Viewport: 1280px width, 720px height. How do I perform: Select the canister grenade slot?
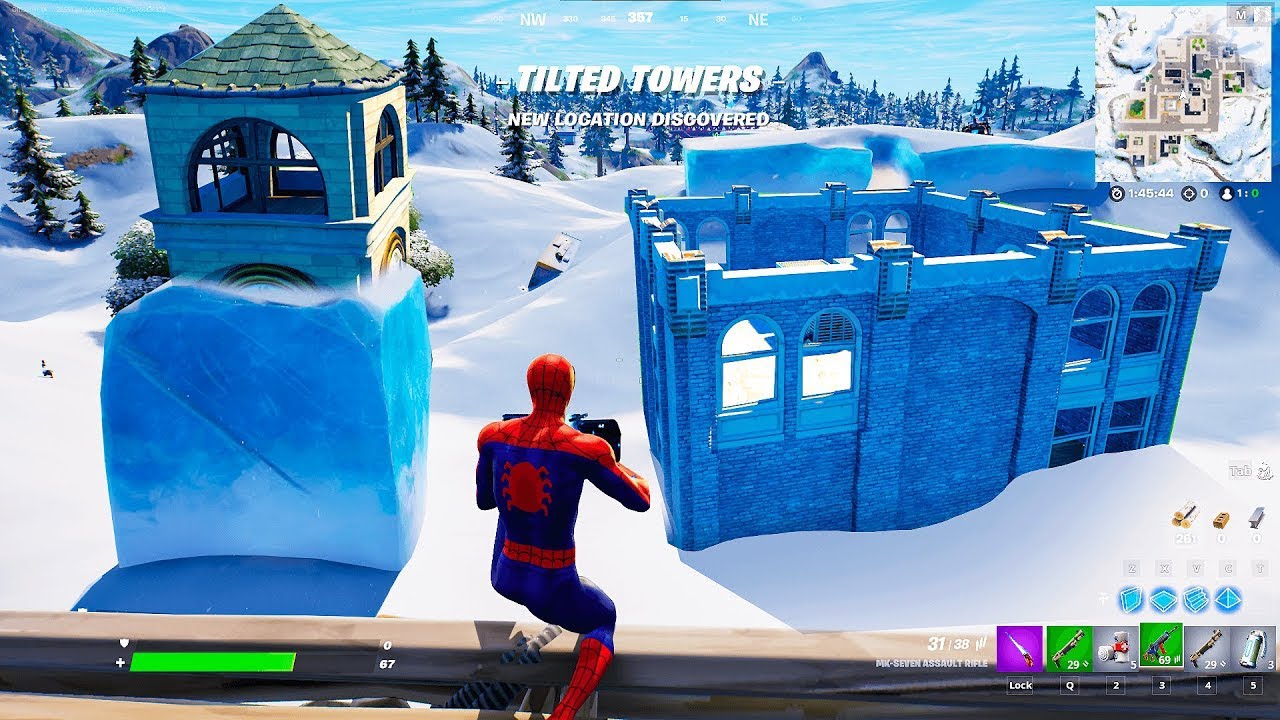(x=1253, y=649)
